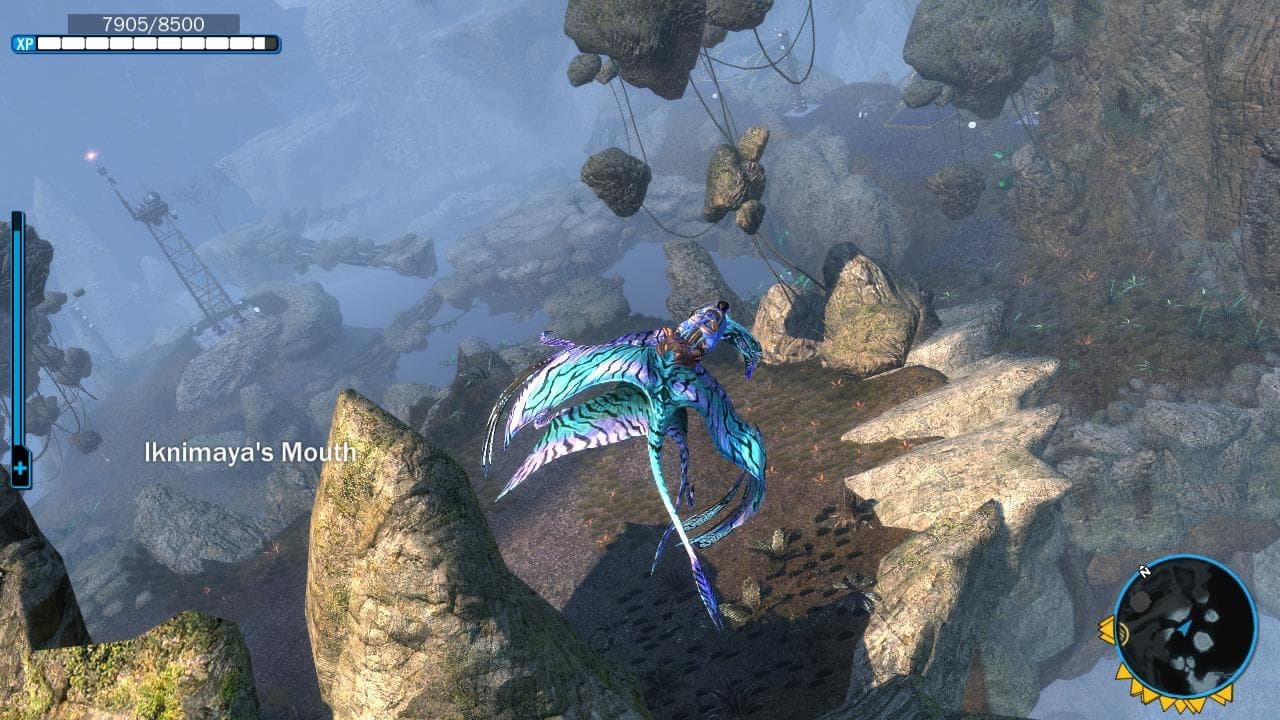Click the yellow waypoint marker on the minimap's left edge
The height and width of the screenshot is (720, 1280).
click(1108, 630)
